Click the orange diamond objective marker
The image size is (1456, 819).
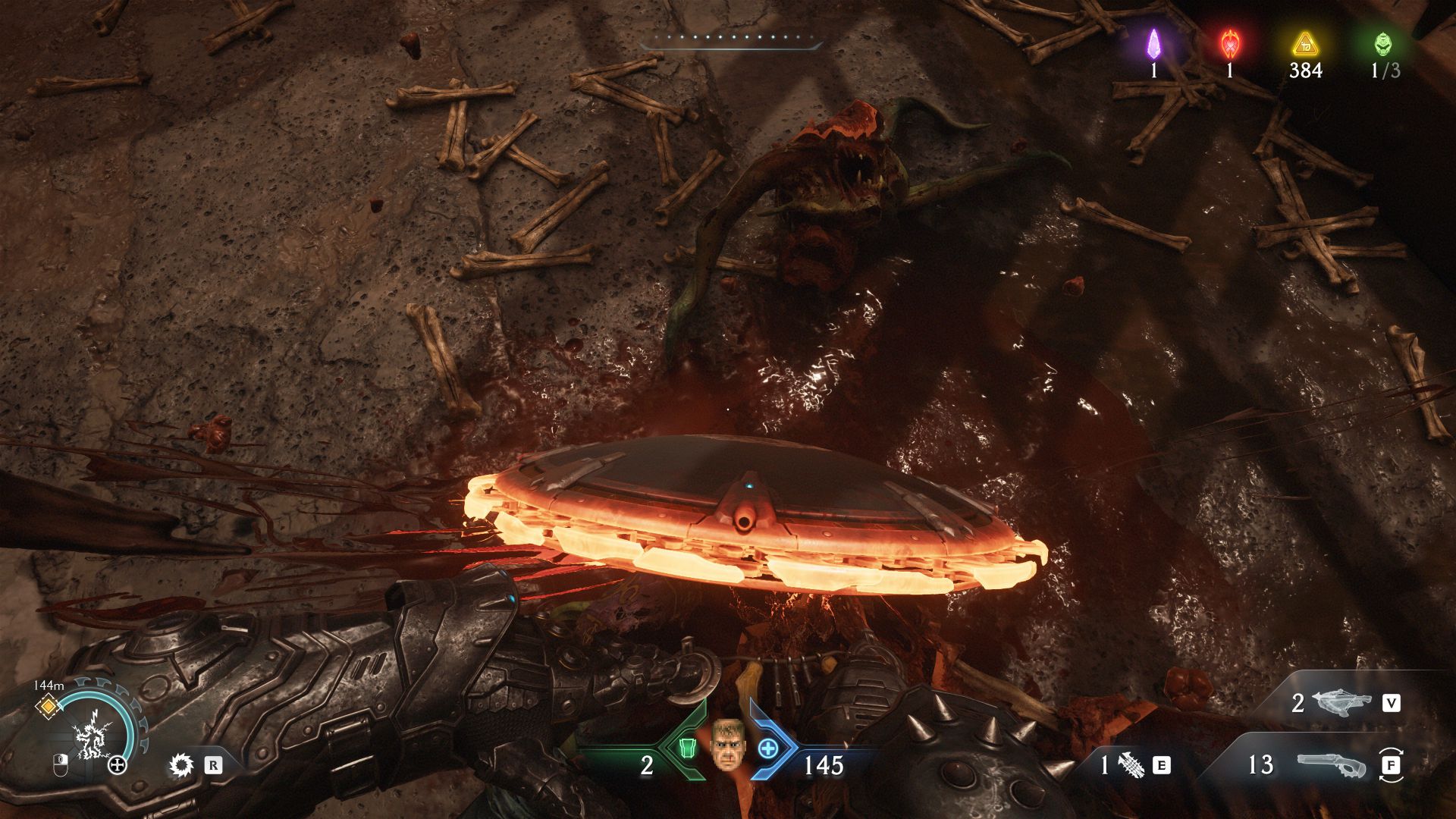click(x=48, y=707)
